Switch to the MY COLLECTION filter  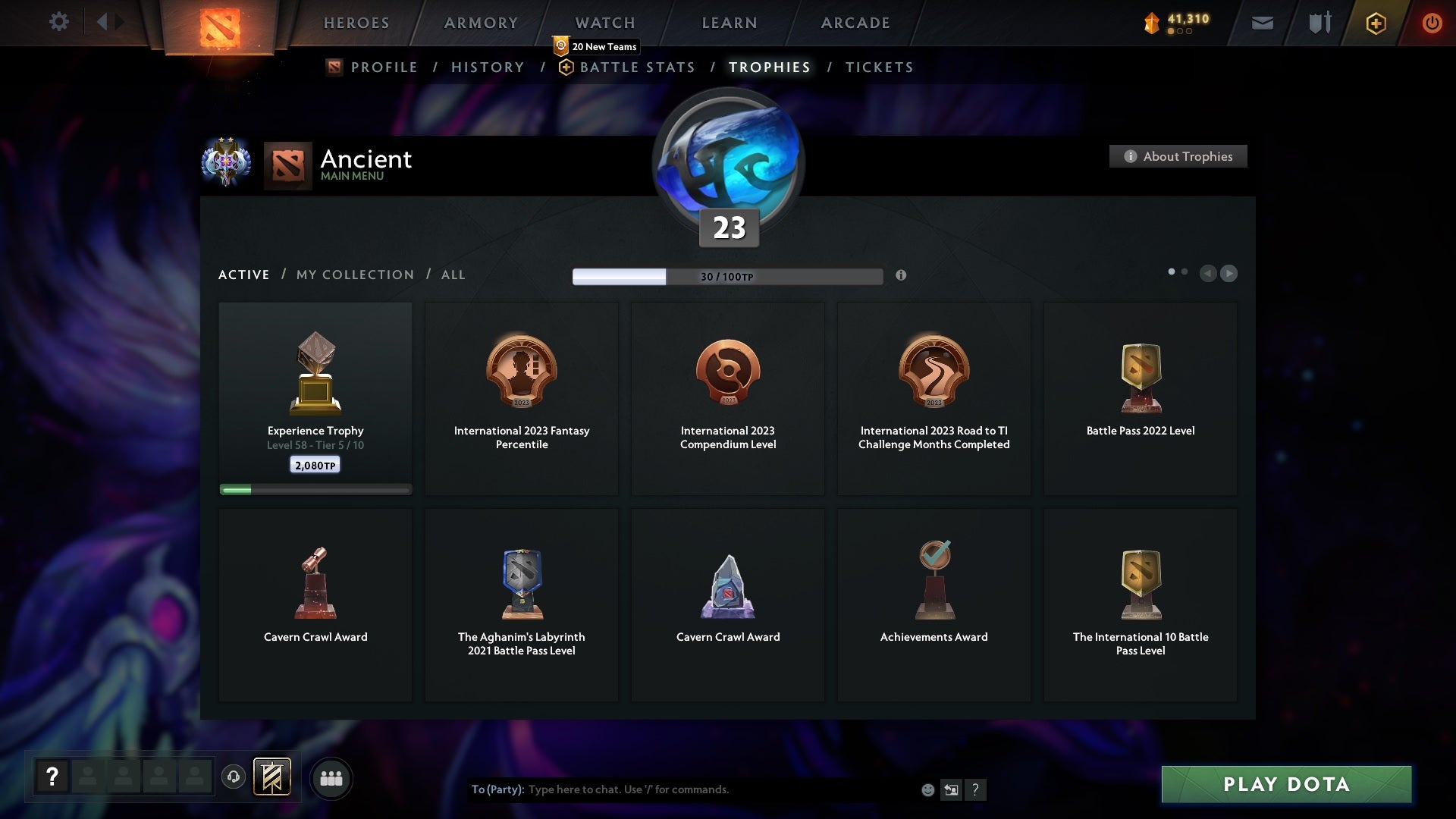pyautogui.click(x=354, y=275)
